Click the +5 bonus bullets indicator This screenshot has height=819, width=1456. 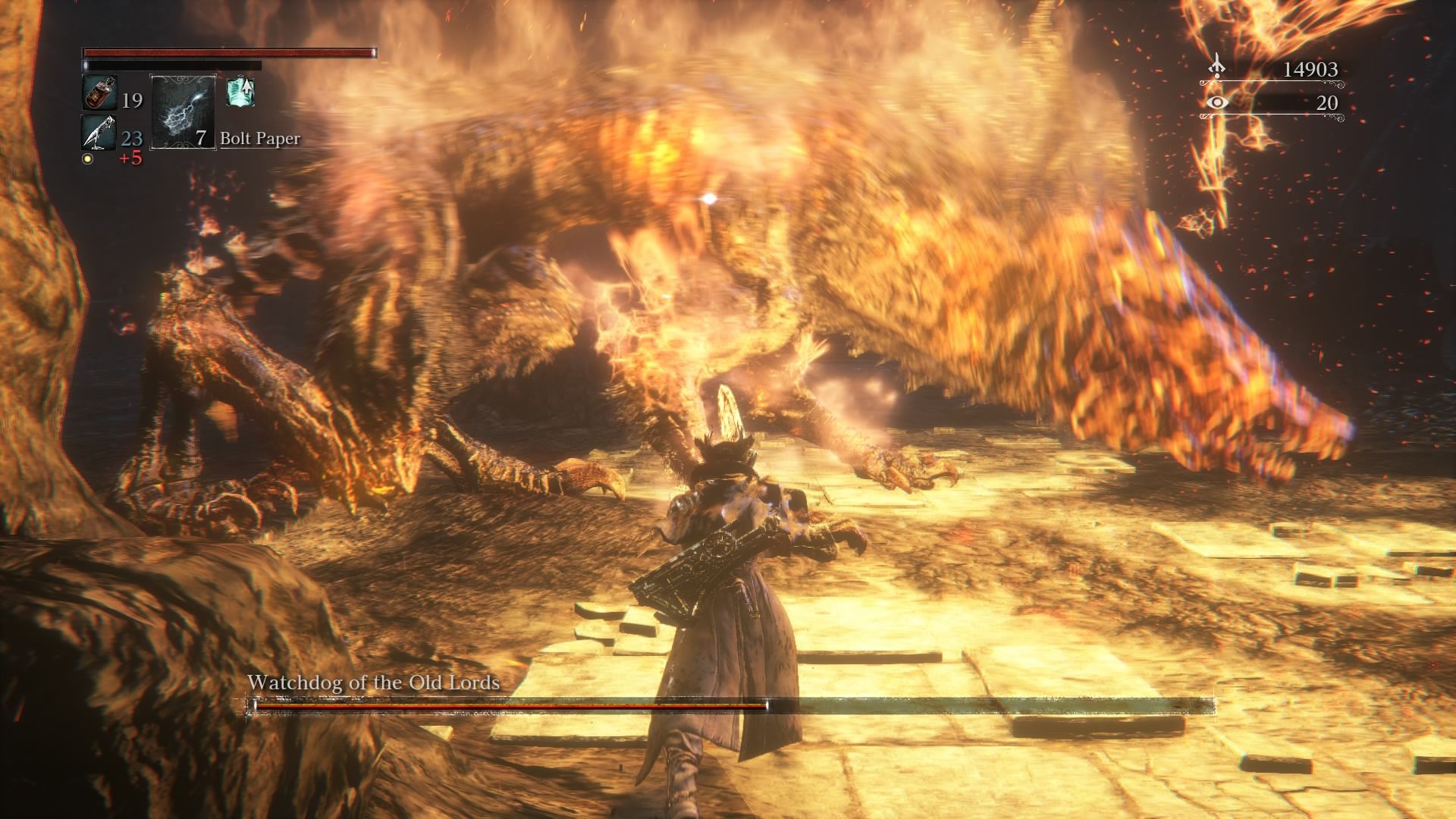click(132, 157)
